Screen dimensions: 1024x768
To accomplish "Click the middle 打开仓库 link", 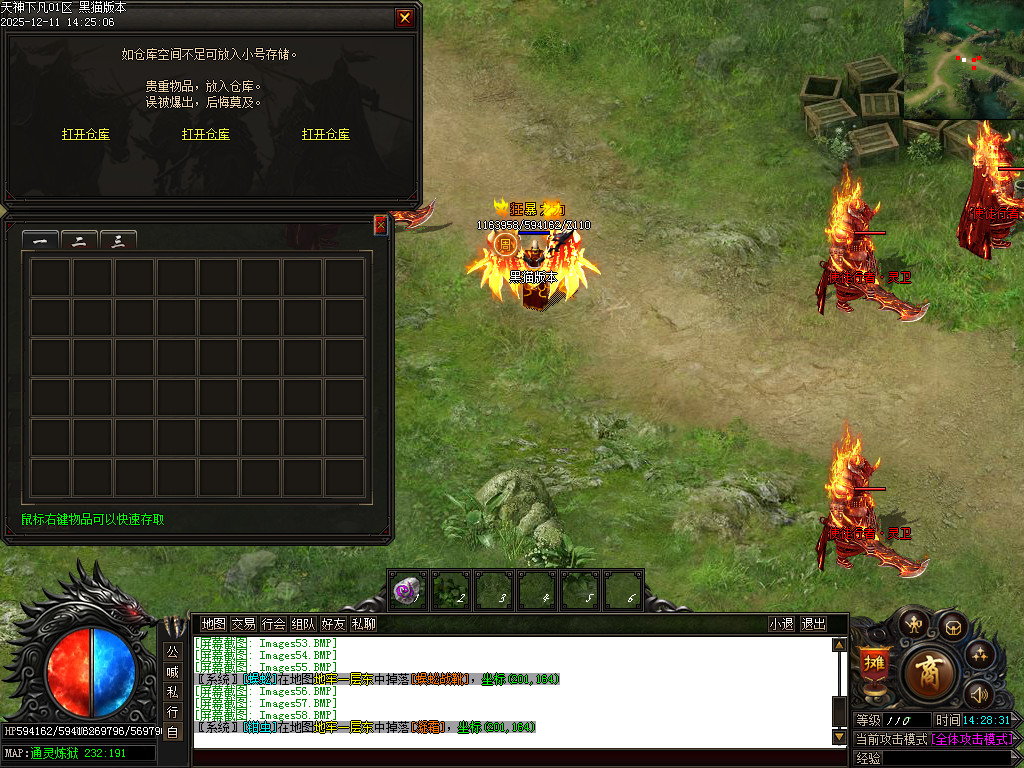I will tap(206, 134).
